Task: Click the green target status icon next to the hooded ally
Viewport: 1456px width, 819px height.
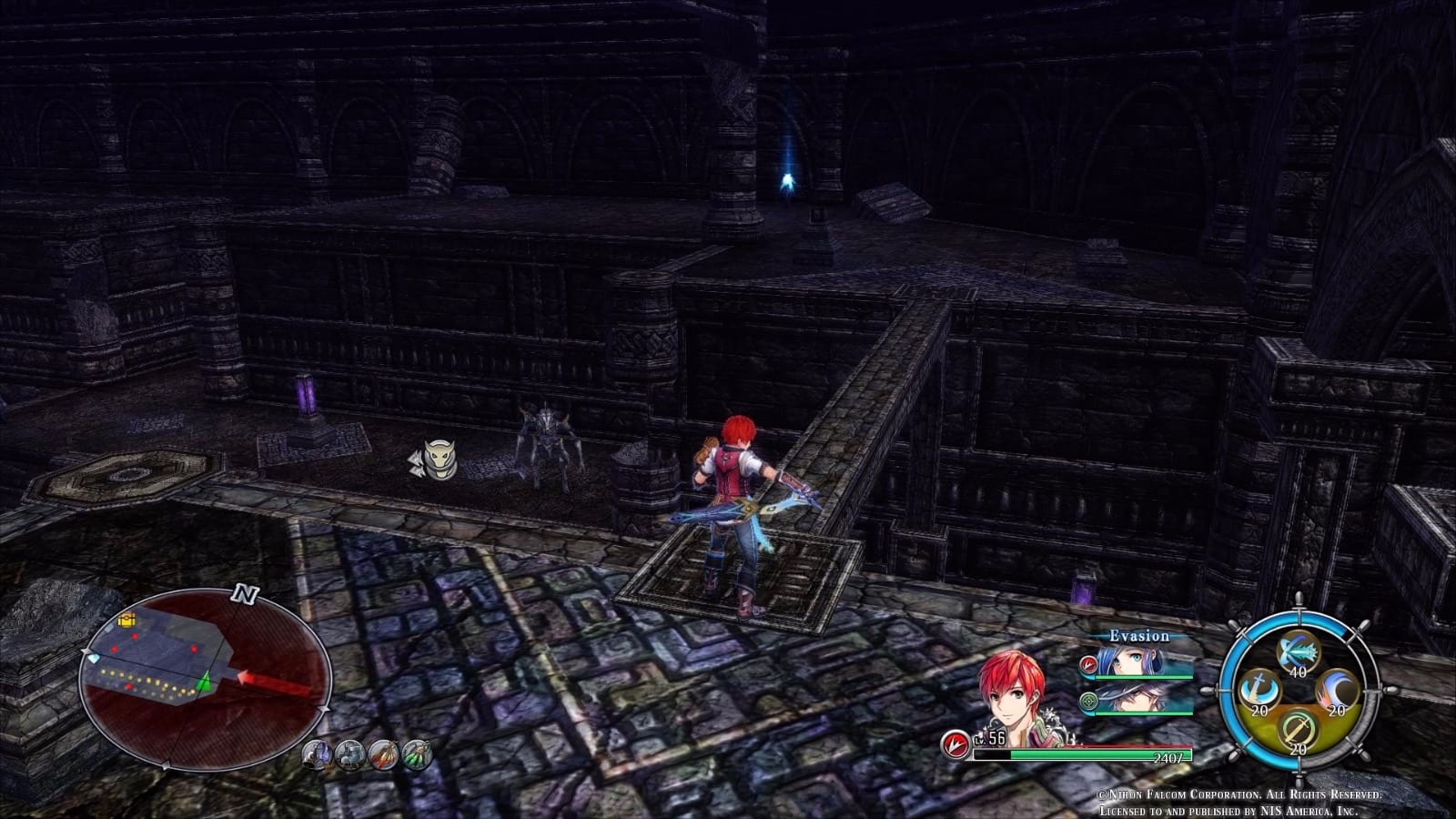Action: pos(1088,701)
